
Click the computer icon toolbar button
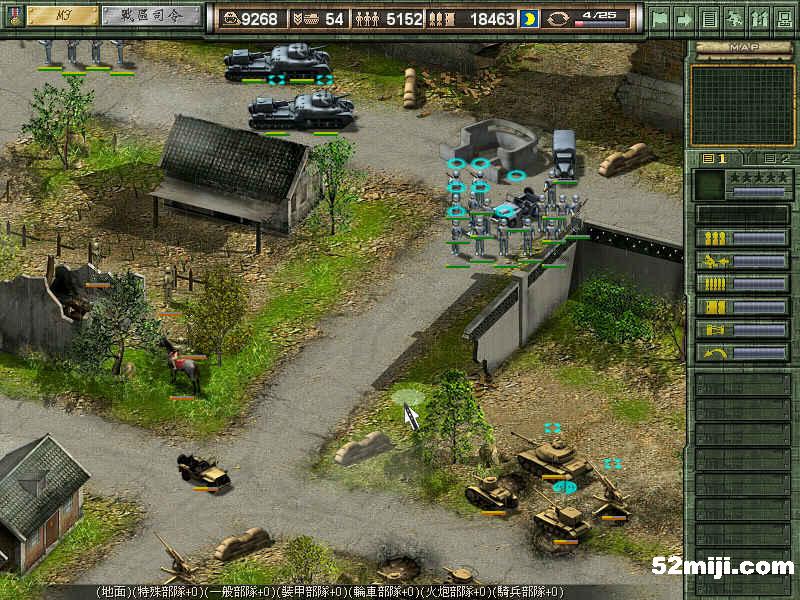783,18
